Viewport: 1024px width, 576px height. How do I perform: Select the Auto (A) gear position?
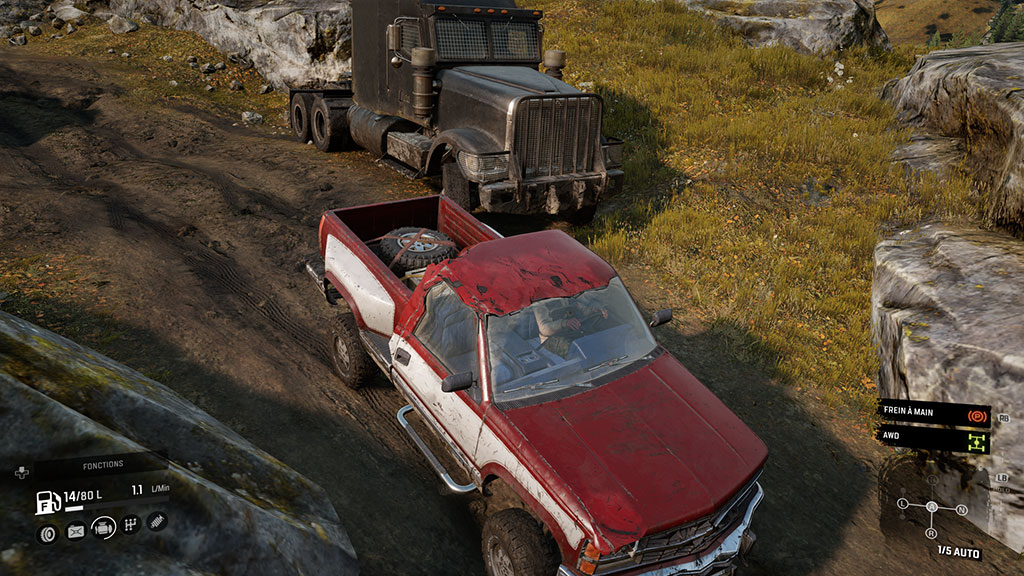pyautogui.click(x=932, y=507)
